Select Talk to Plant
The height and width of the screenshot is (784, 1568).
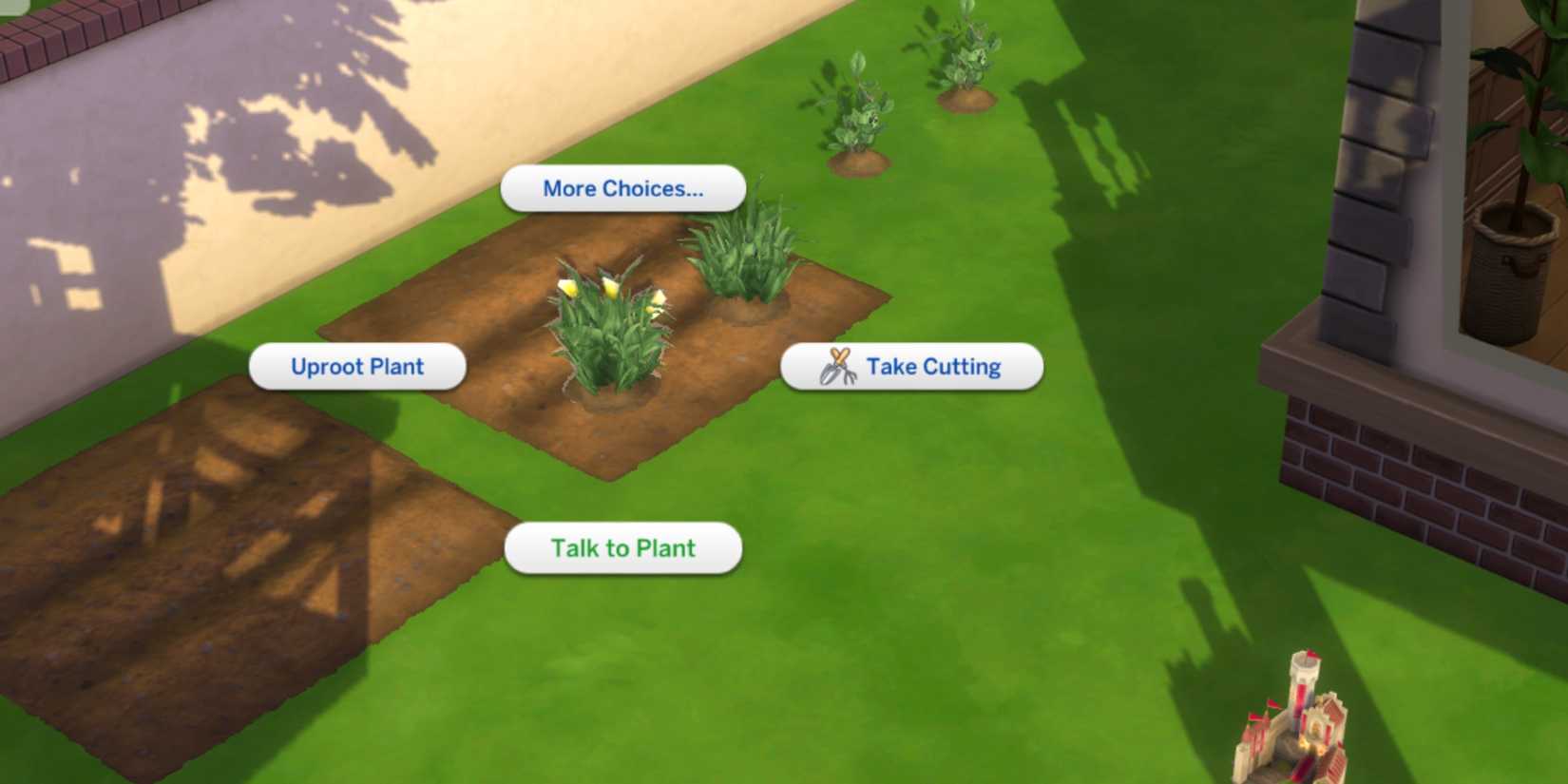pos(622,547)
